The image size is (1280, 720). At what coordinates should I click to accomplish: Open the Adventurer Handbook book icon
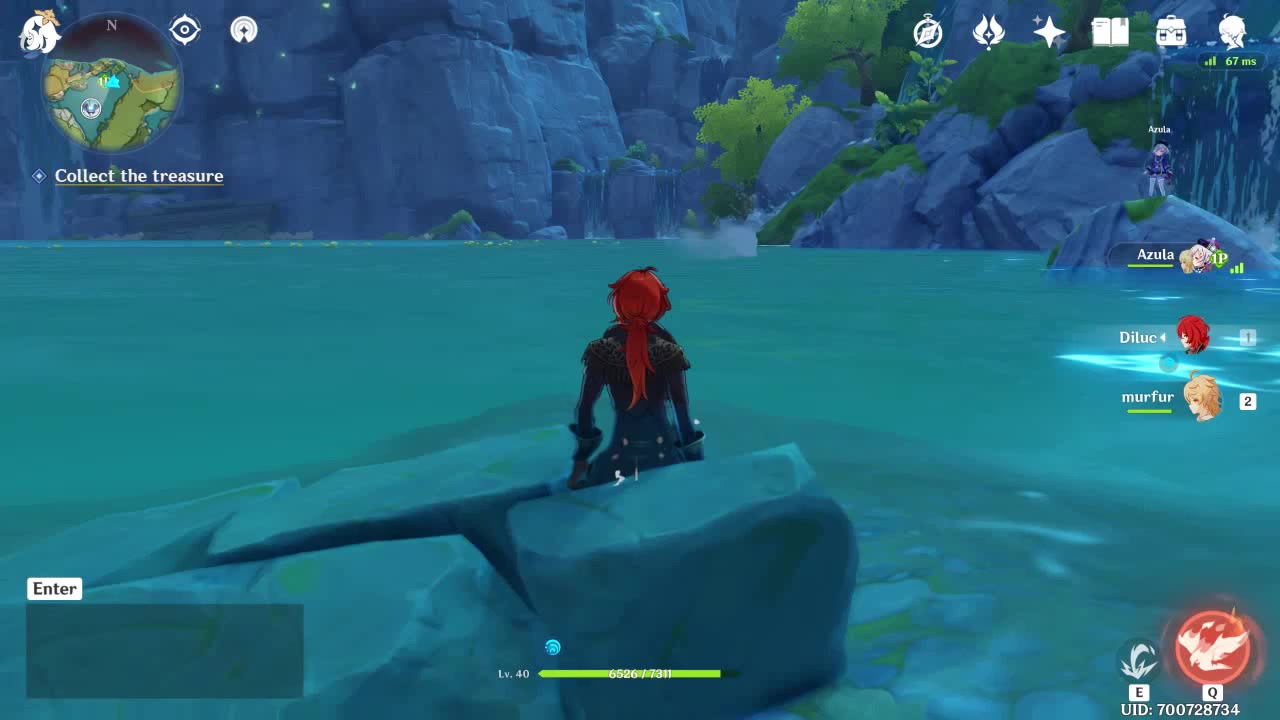1110,32
